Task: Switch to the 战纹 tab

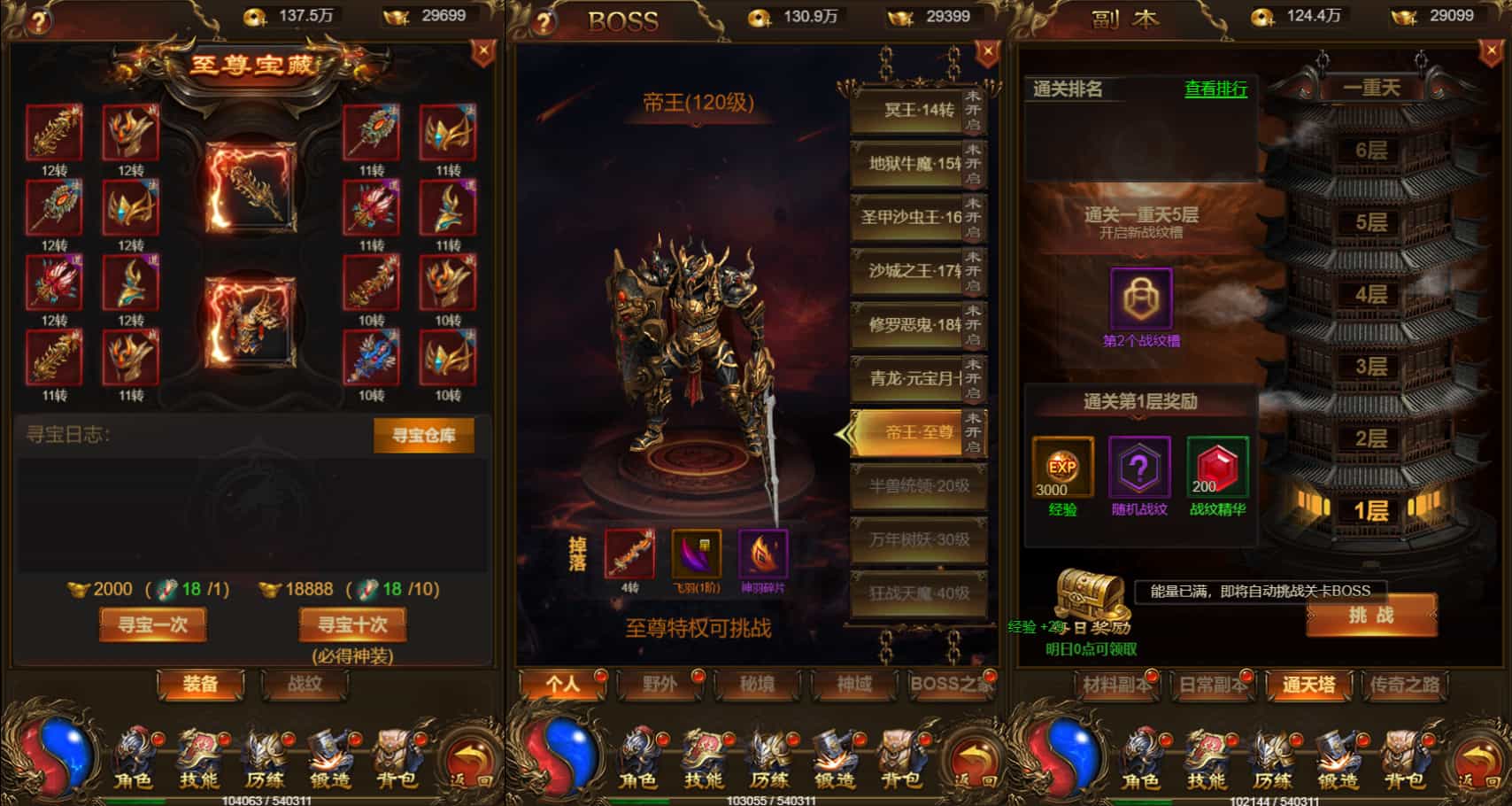Action: pos(304,684)
